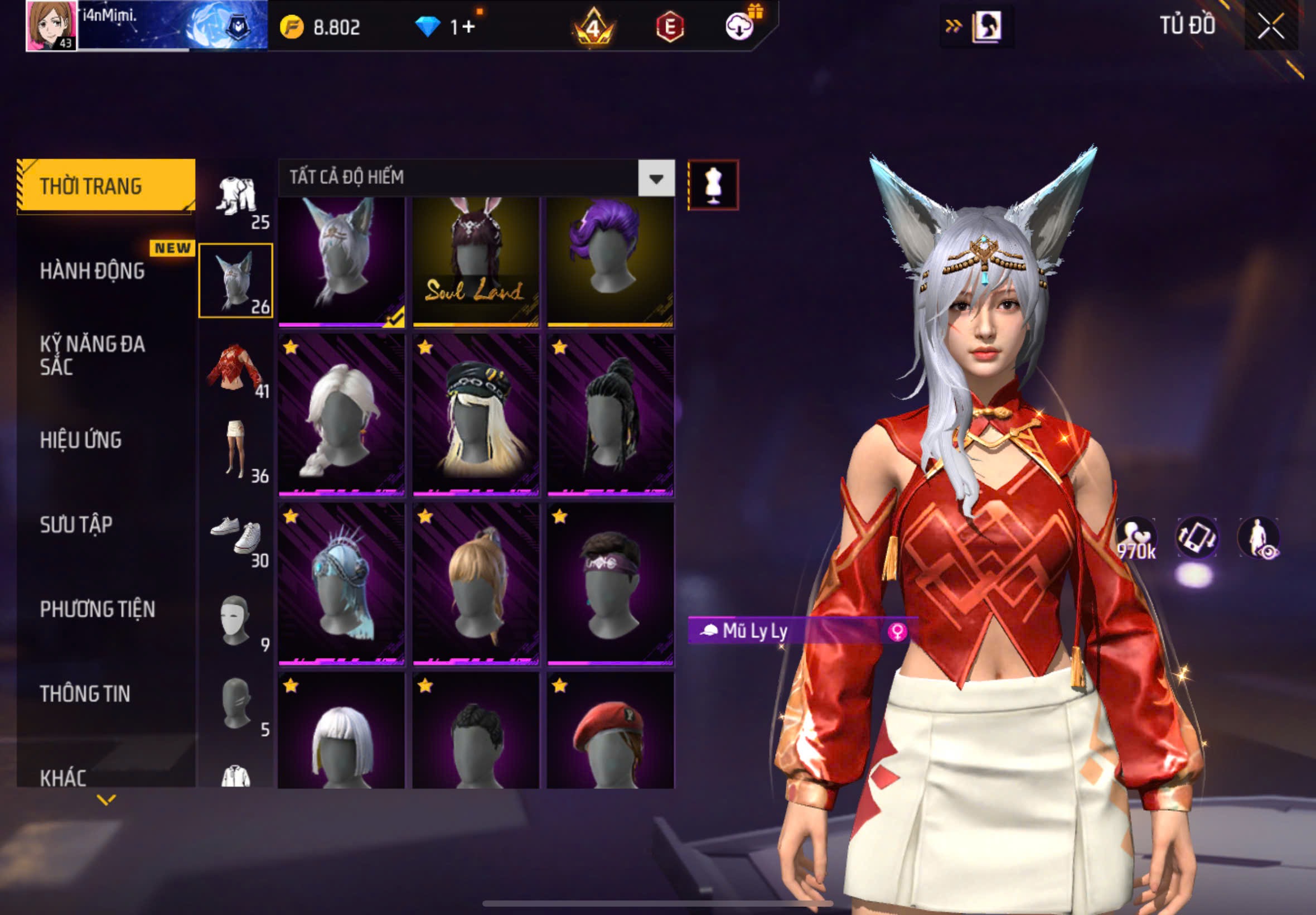Select the PHƯƠNG TIỆN category
Image resolution: width=1316 pixels, height=915 pixels.
coord(97,609)
